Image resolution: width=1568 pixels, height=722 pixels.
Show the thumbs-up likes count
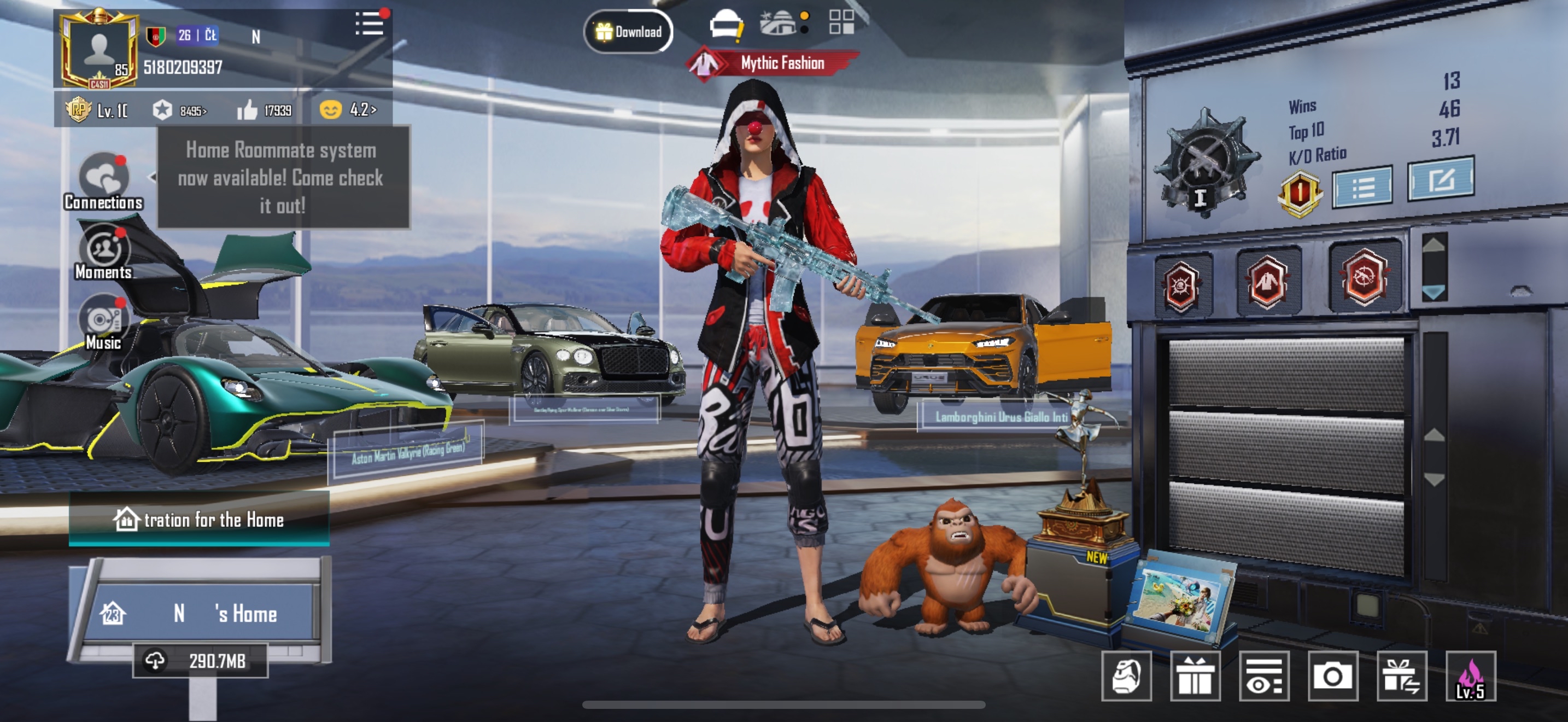pyautogui.click(x=264, y=110)
